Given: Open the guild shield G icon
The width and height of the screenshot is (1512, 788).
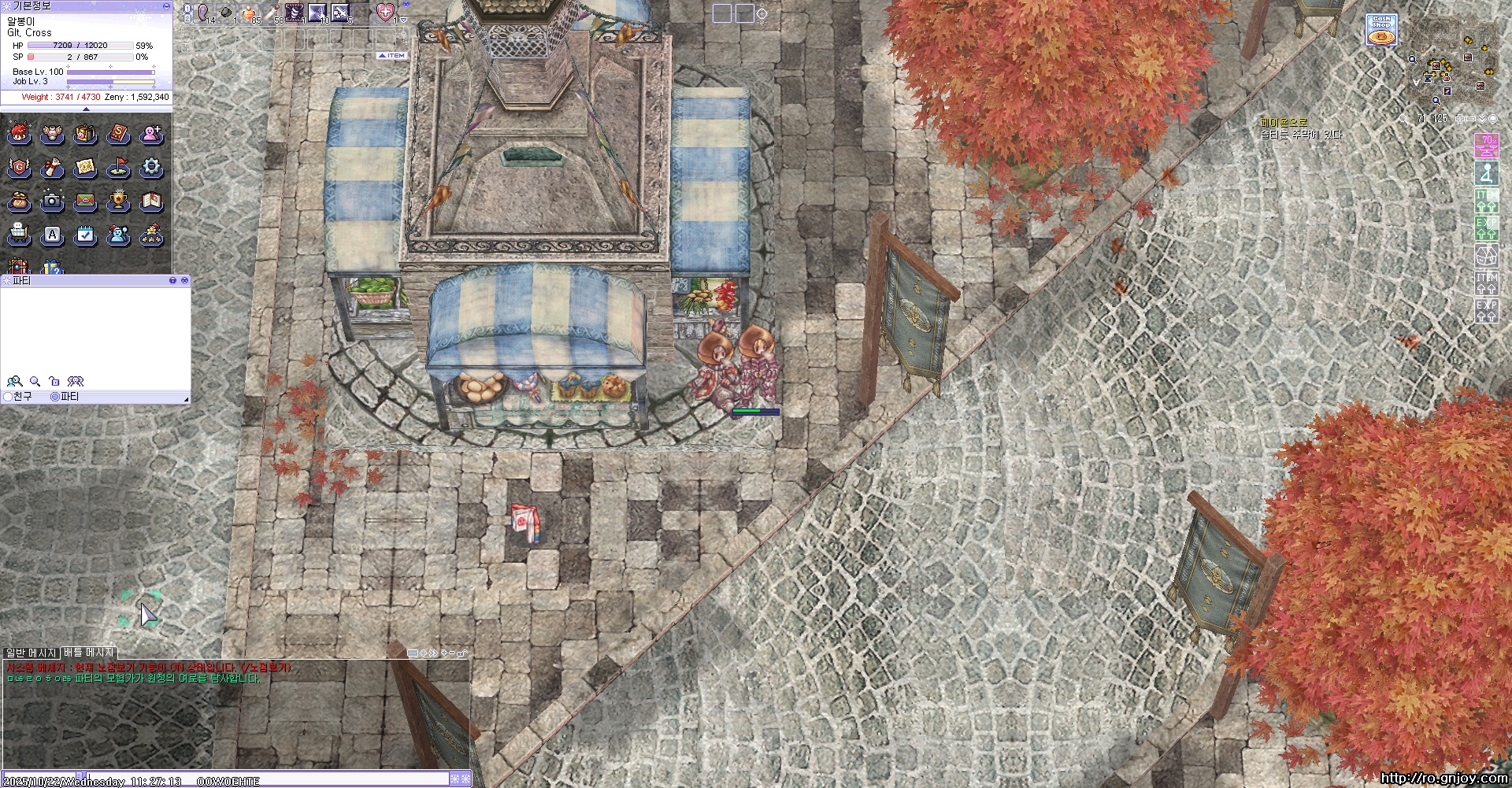Looking at the screenshot, I should pyautogui.click(x=19, y=168).
